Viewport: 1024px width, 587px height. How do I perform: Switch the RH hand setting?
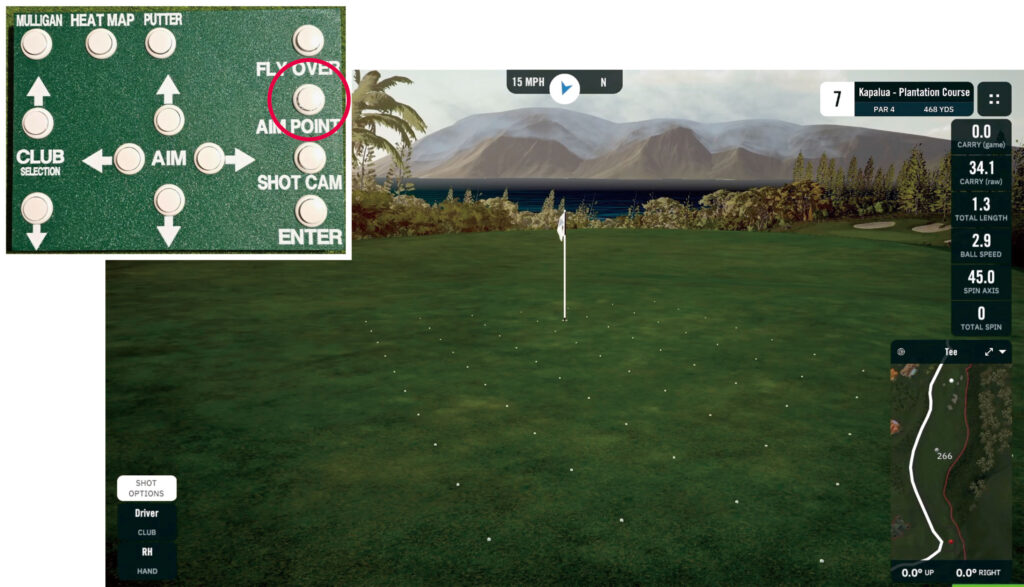click(x=146, y=551)
